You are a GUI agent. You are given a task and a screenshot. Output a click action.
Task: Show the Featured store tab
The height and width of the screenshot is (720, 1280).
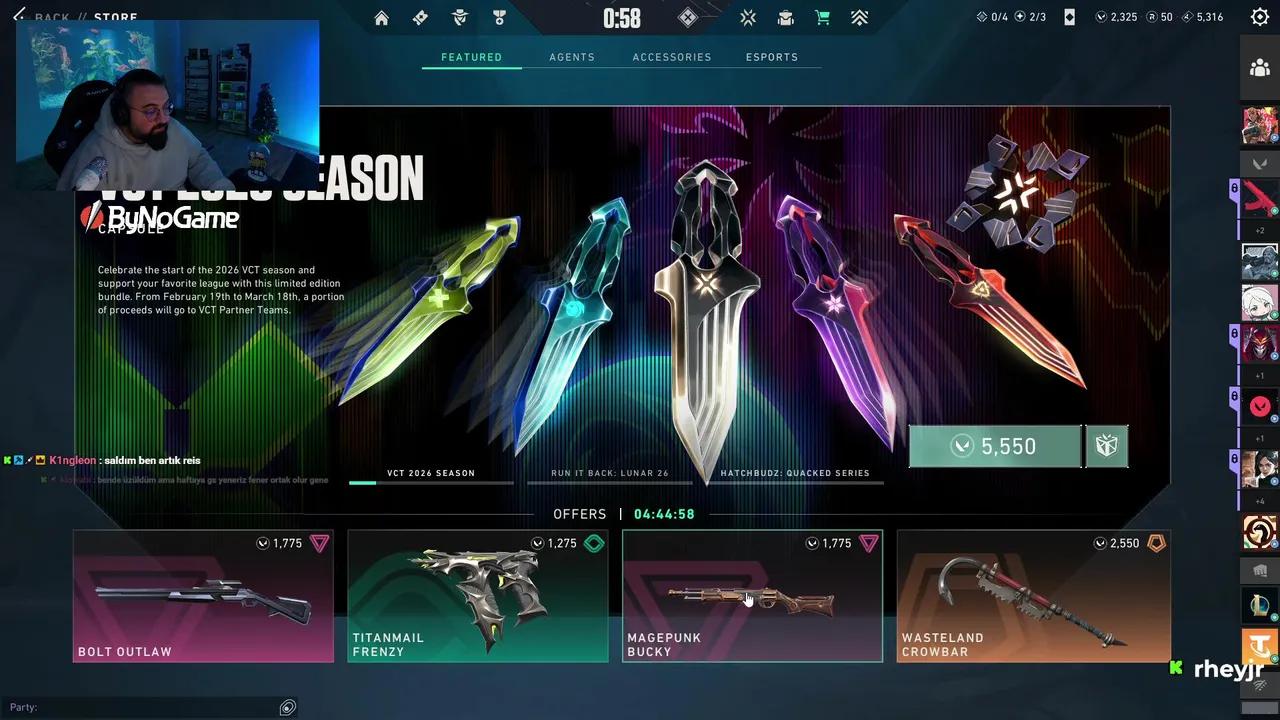[x=472, y=57]
